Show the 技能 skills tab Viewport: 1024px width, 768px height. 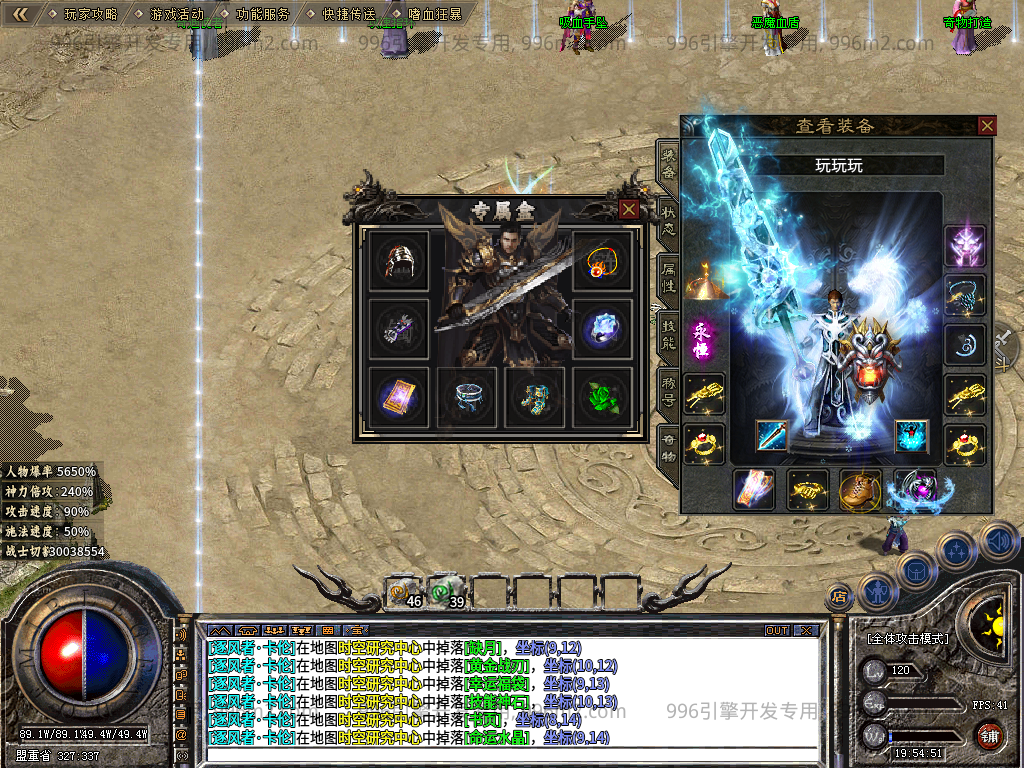coord(668,335)
